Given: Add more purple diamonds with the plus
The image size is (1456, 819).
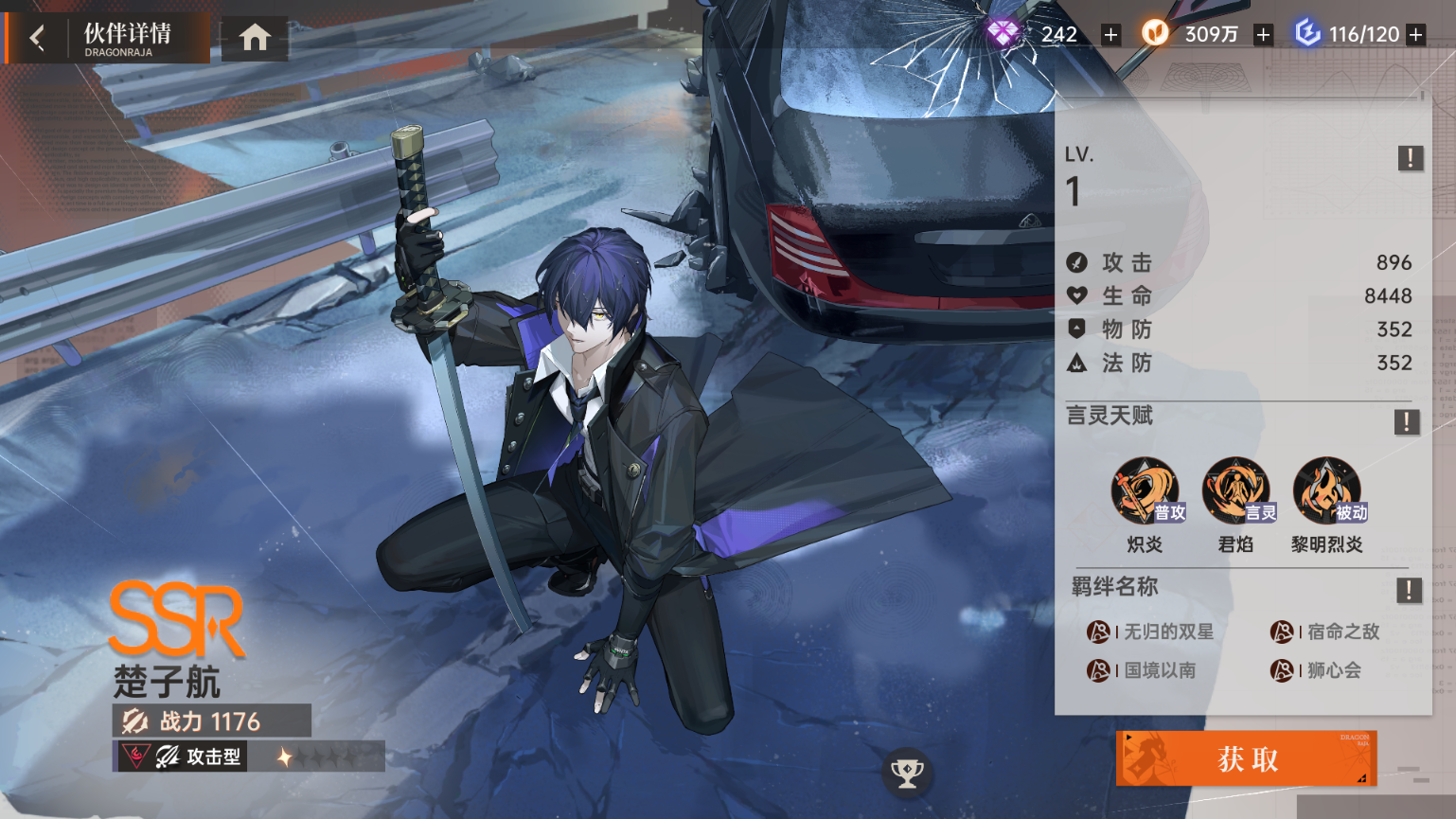Looking at the screenshot, I should pyautogui.click(x=1110, y=35).
